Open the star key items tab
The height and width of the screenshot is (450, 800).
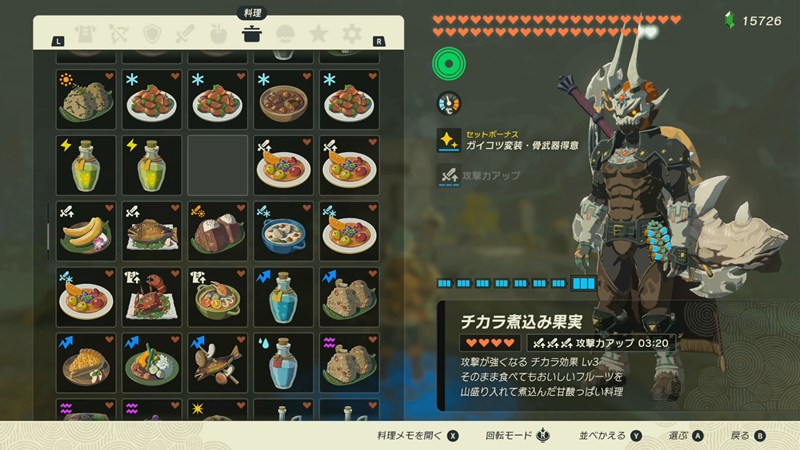[318, 35]
